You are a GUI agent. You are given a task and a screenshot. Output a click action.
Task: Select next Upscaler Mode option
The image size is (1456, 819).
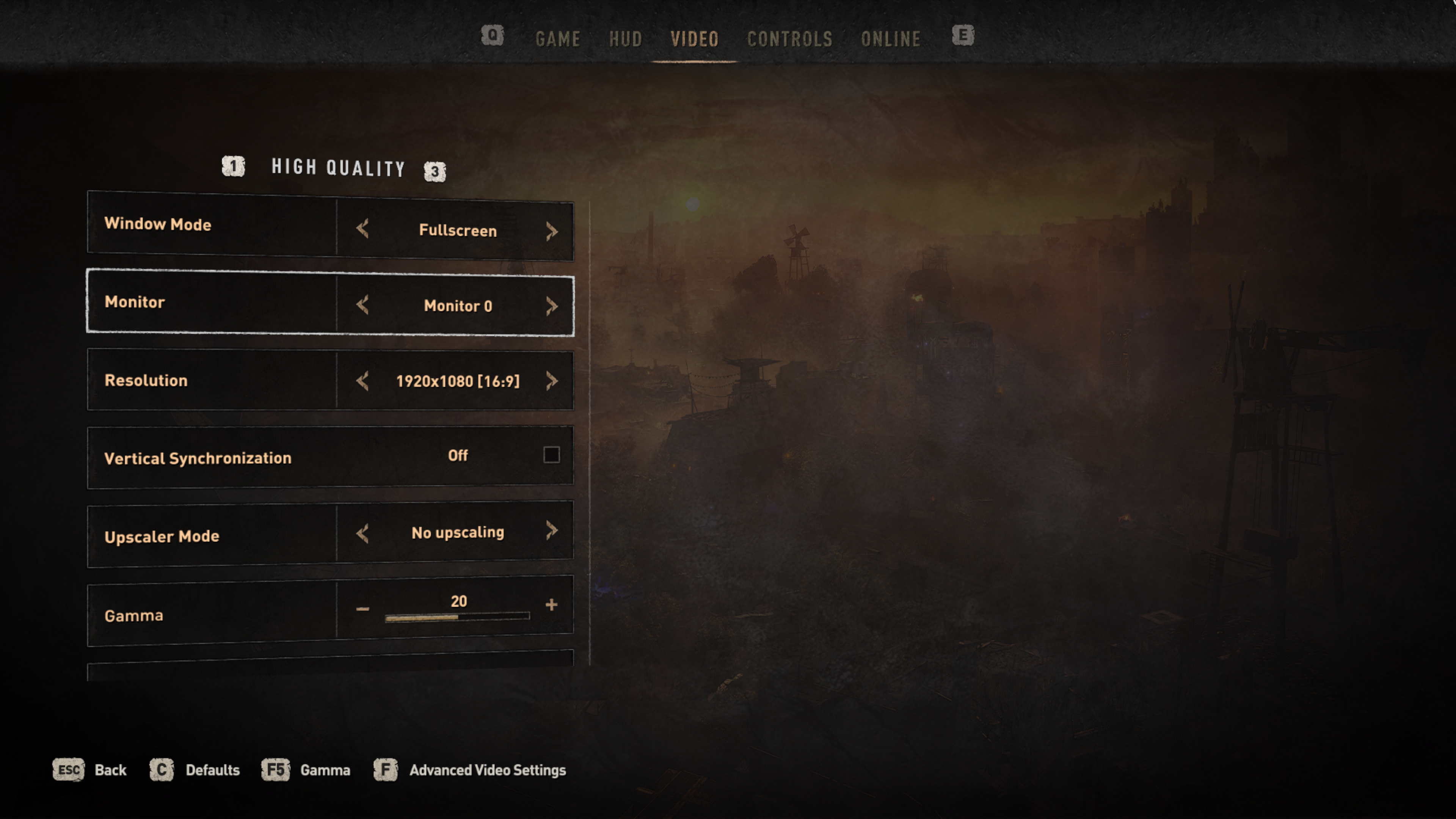click(552, 530)
